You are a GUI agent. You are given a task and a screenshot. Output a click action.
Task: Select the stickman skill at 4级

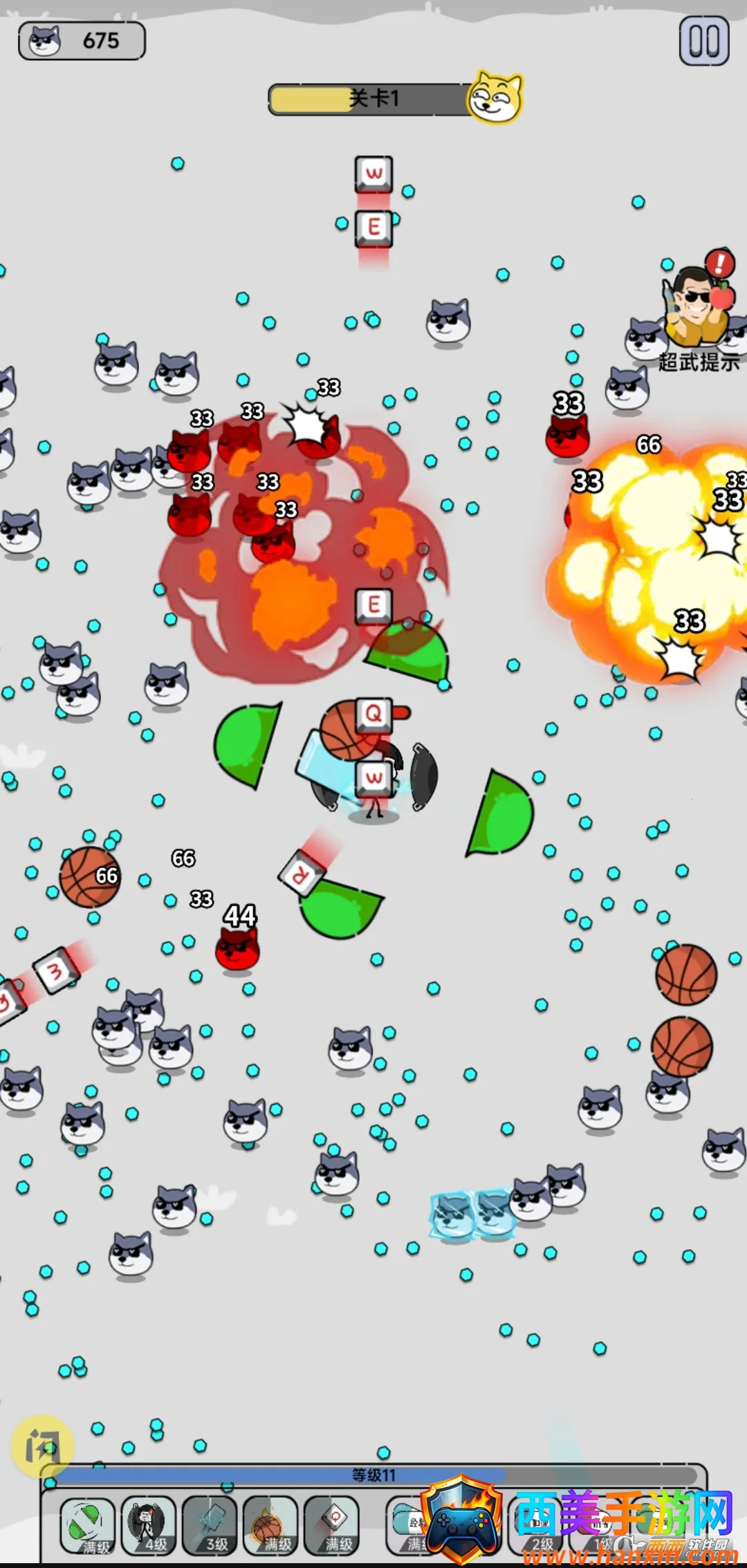coord(148,1525)
